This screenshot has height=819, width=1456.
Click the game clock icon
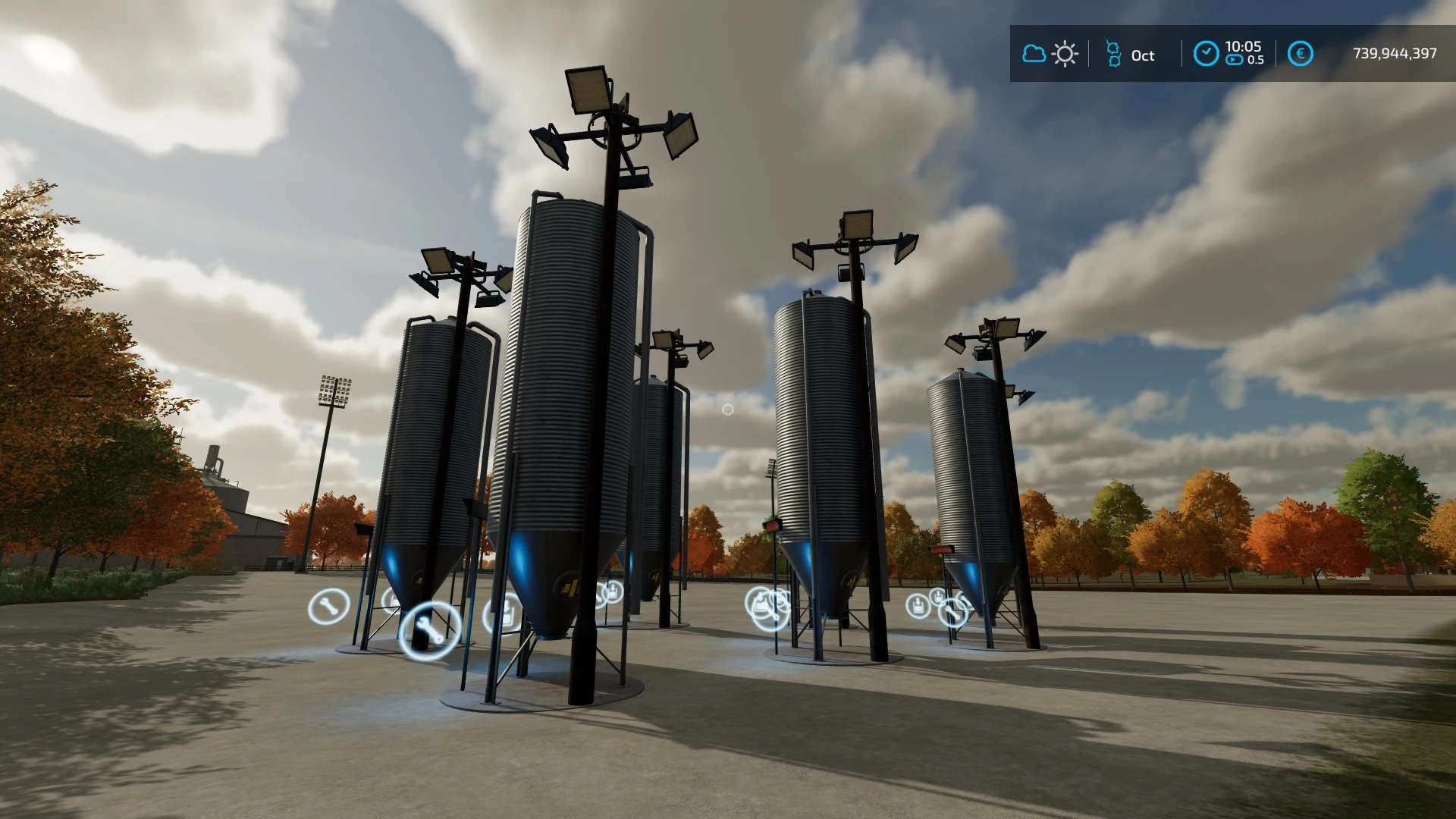coord(1206,54)
